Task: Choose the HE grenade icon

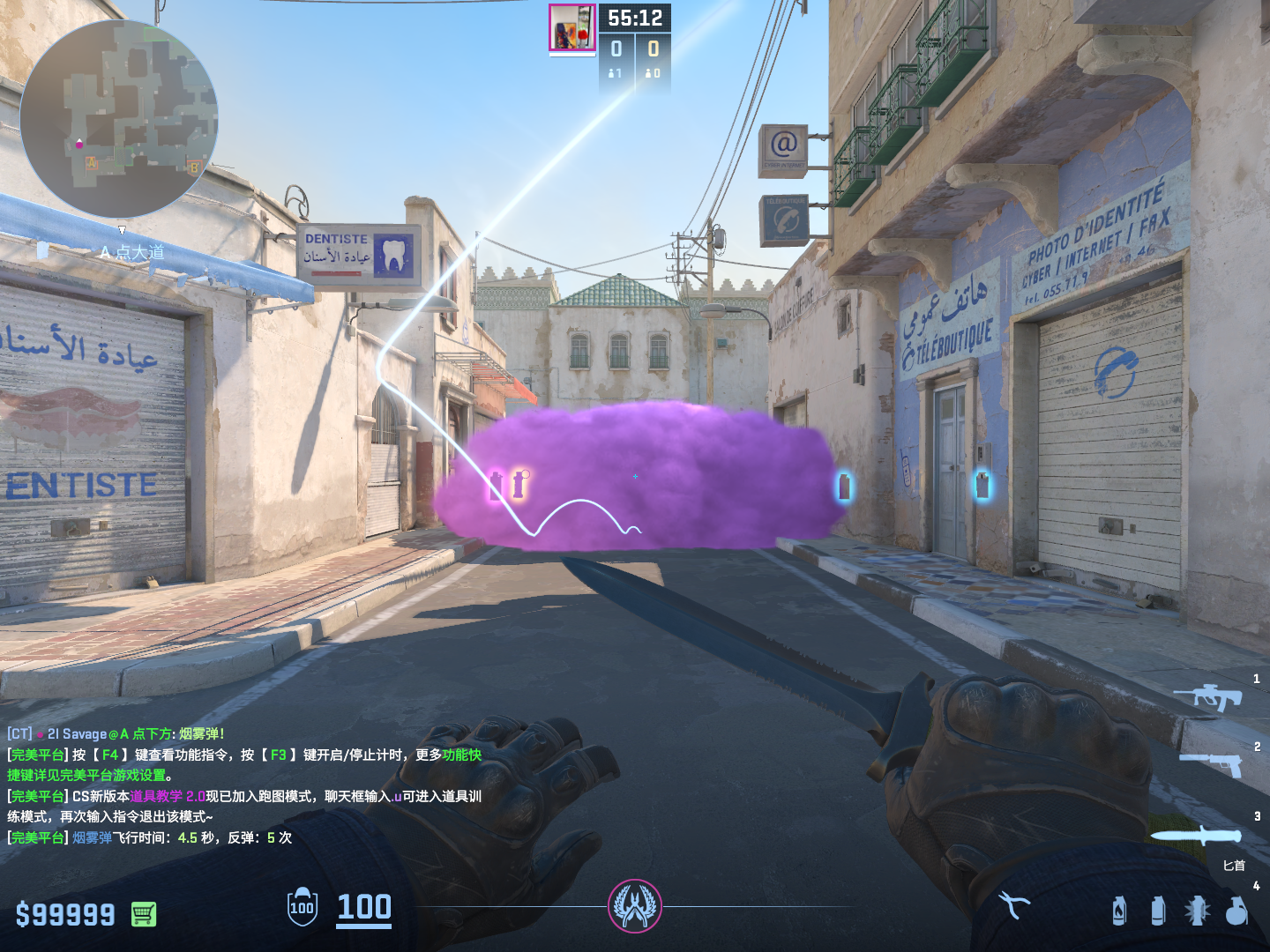Action: (x=1236, y=911)
